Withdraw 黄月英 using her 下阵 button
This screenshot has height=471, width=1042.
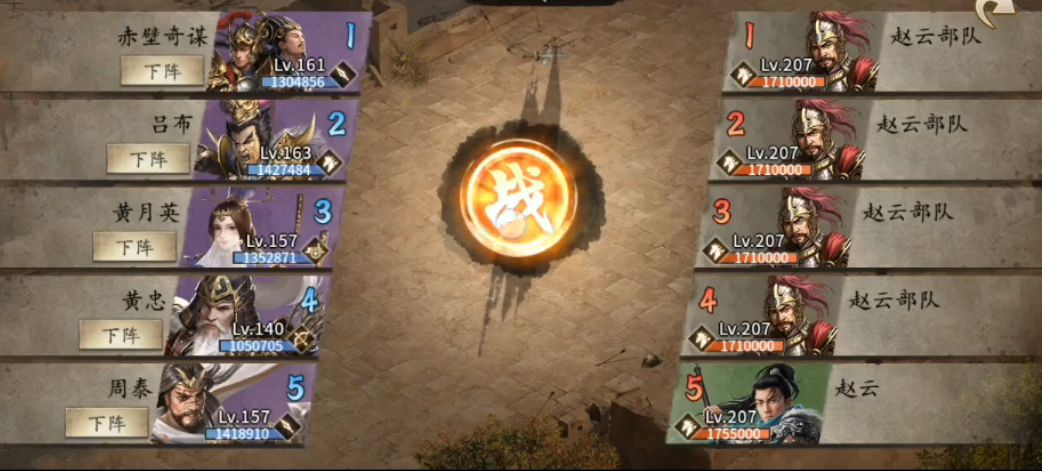[134, 246]
